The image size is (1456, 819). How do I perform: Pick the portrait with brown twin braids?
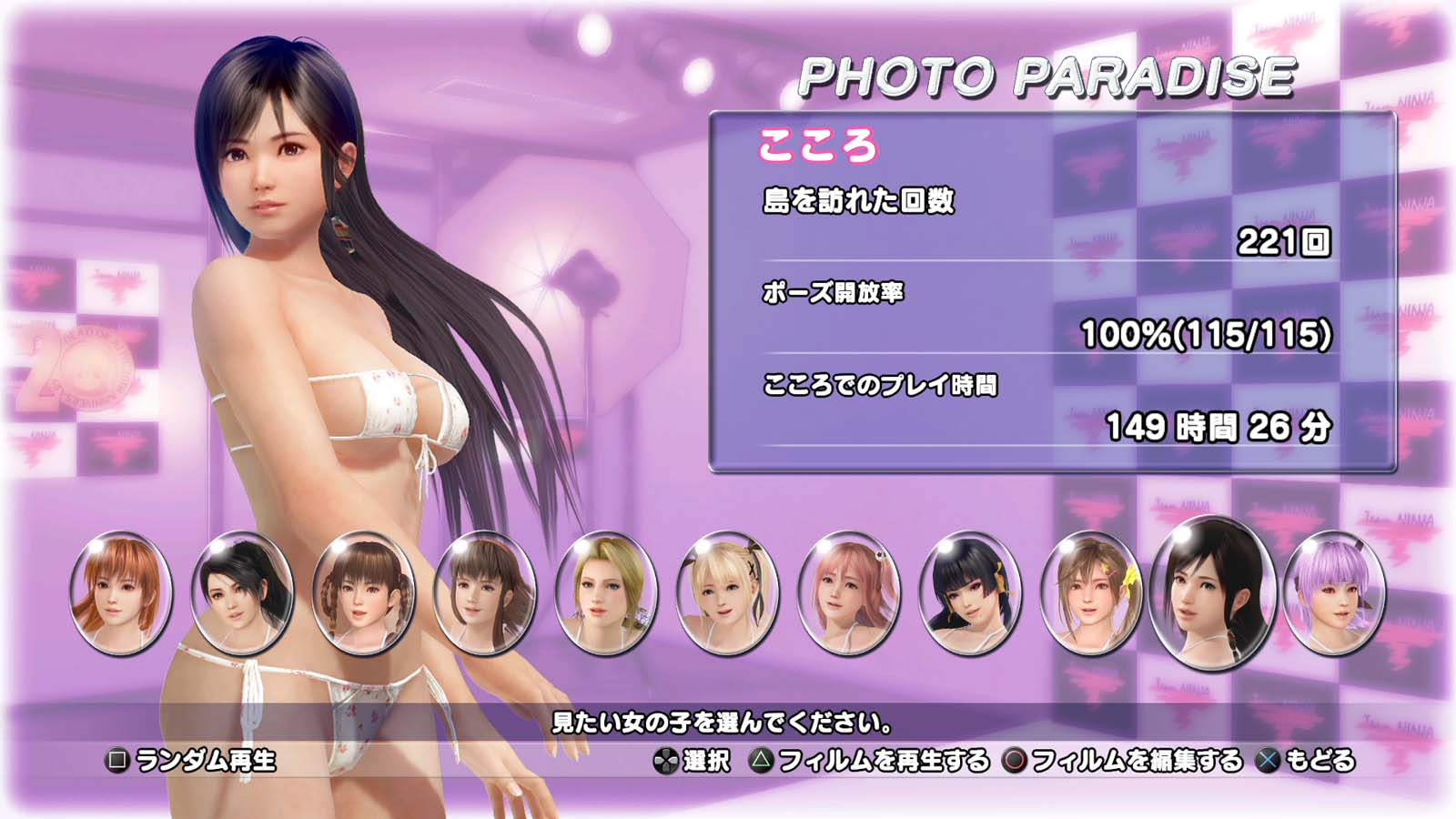coord(363,593)
